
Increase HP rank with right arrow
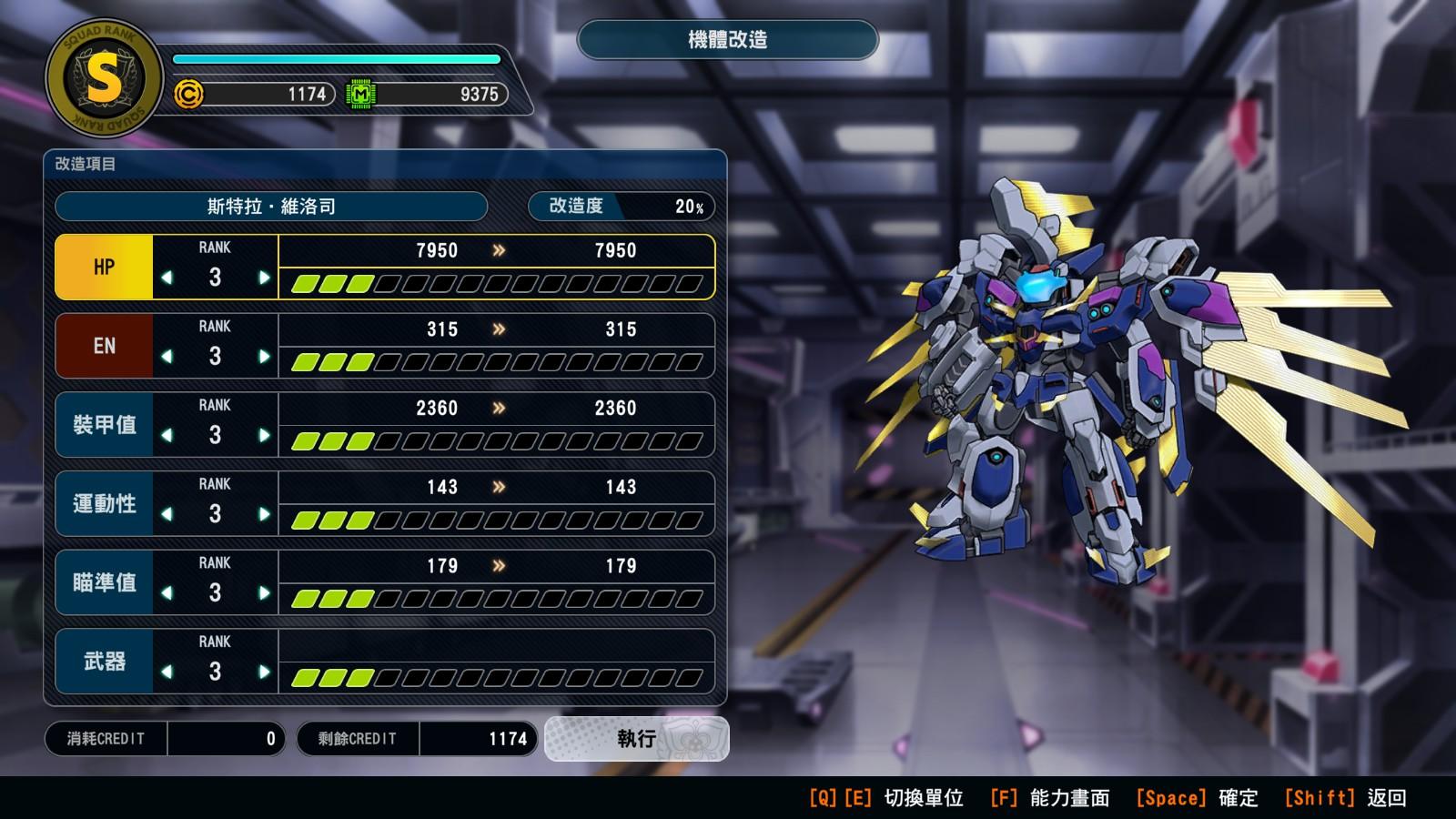[264, 278]
